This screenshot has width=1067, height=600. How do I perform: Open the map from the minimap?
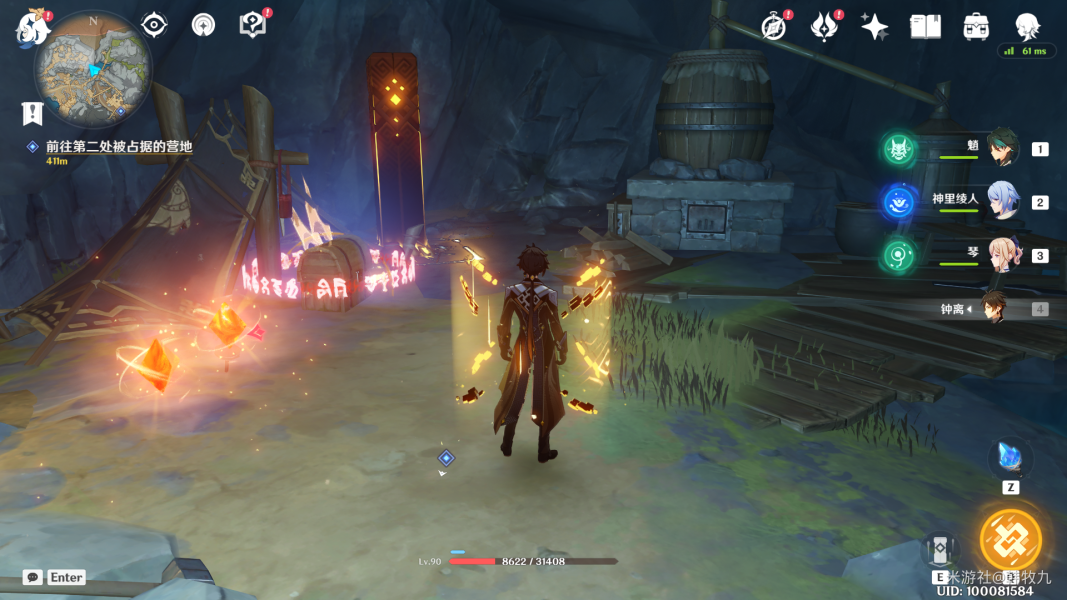pyautogui.click(x=93, y=68)
